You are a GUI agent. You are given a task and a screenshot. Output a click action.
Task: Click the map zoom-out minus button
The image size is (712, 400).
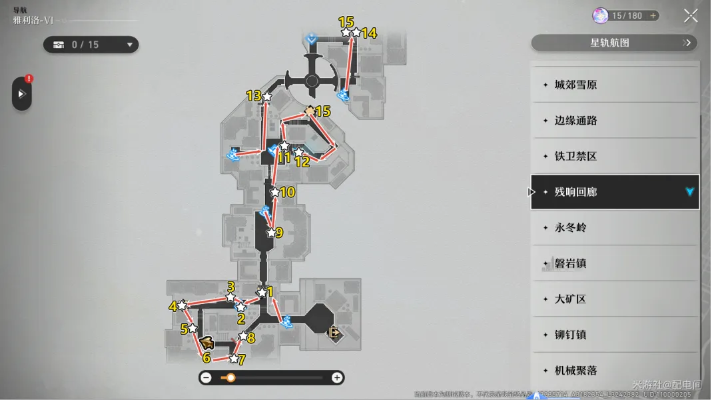click(205, 378)
